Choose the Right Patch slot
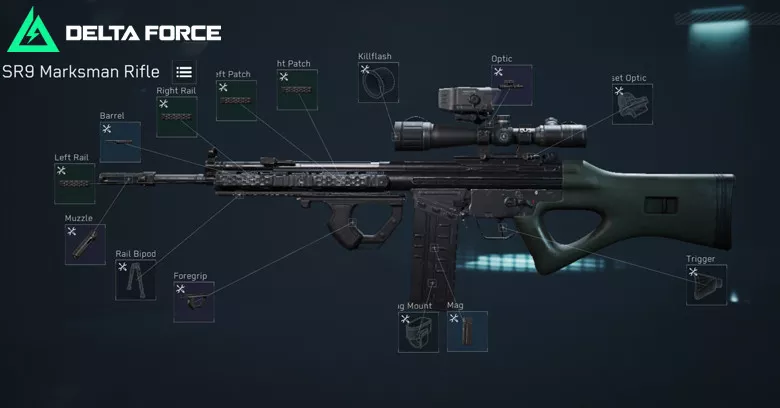Screen dimensions: 780x408 click(x=297, y=89)
